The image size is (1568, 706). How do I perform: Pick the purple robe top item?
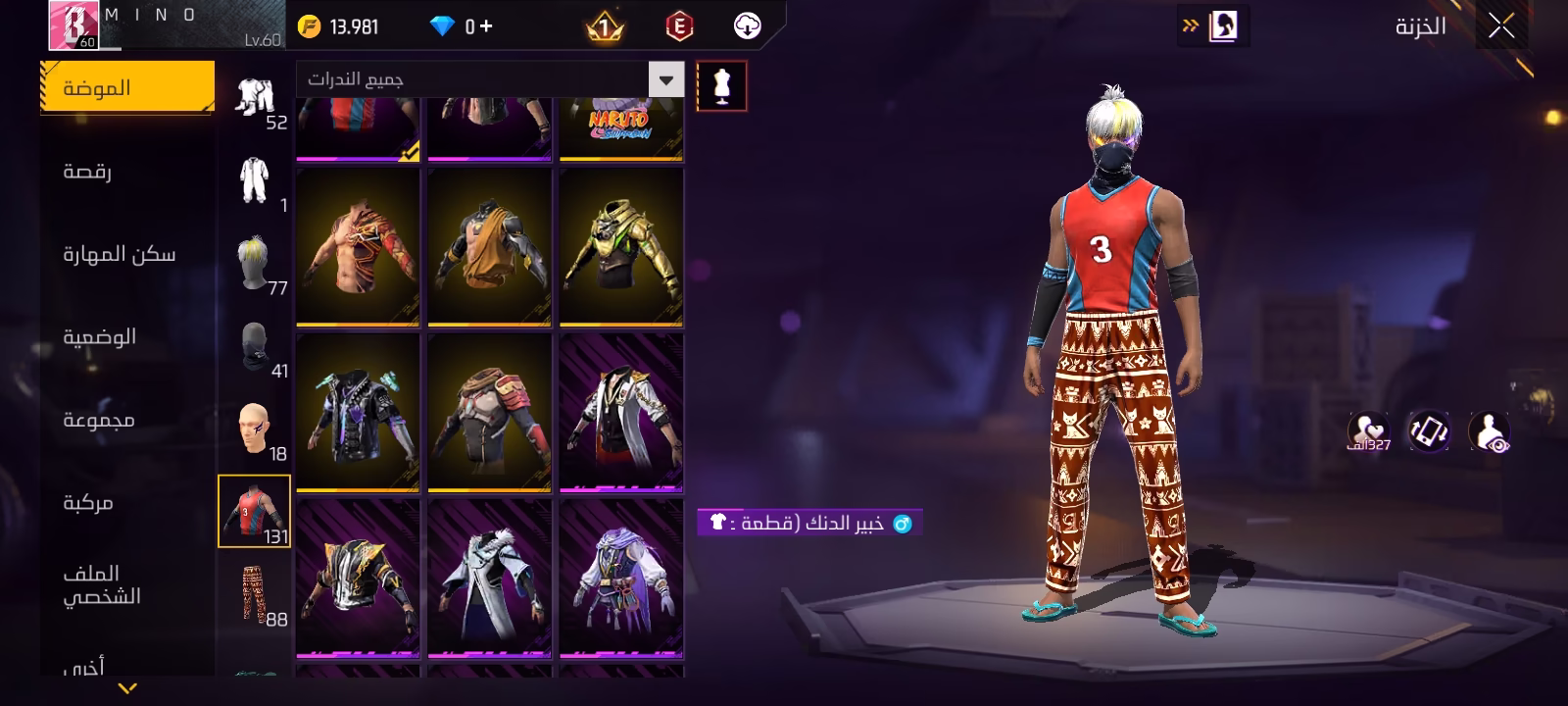pos(621,578)
